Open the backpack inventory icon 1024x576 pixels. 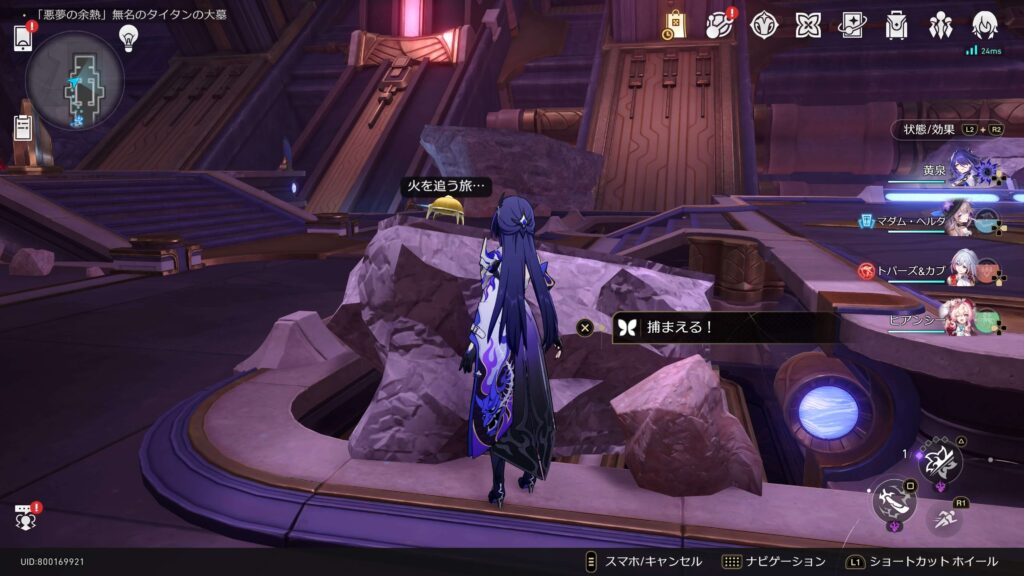(x=896, y=25)
